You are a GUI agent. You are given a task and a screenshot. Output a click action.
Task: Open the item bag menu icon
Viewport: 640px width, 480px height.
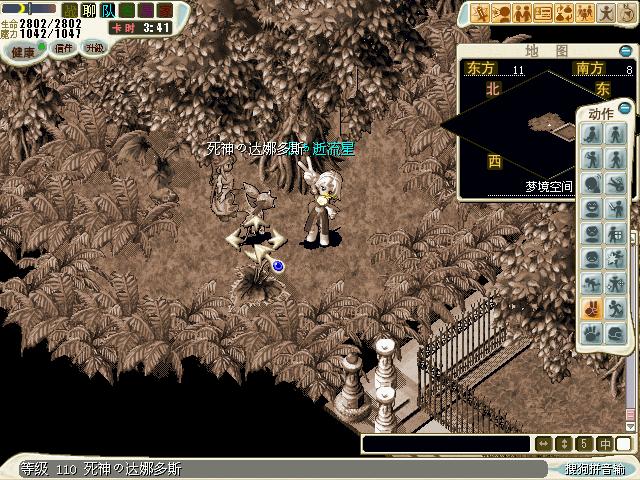click(x=566, y=13)
